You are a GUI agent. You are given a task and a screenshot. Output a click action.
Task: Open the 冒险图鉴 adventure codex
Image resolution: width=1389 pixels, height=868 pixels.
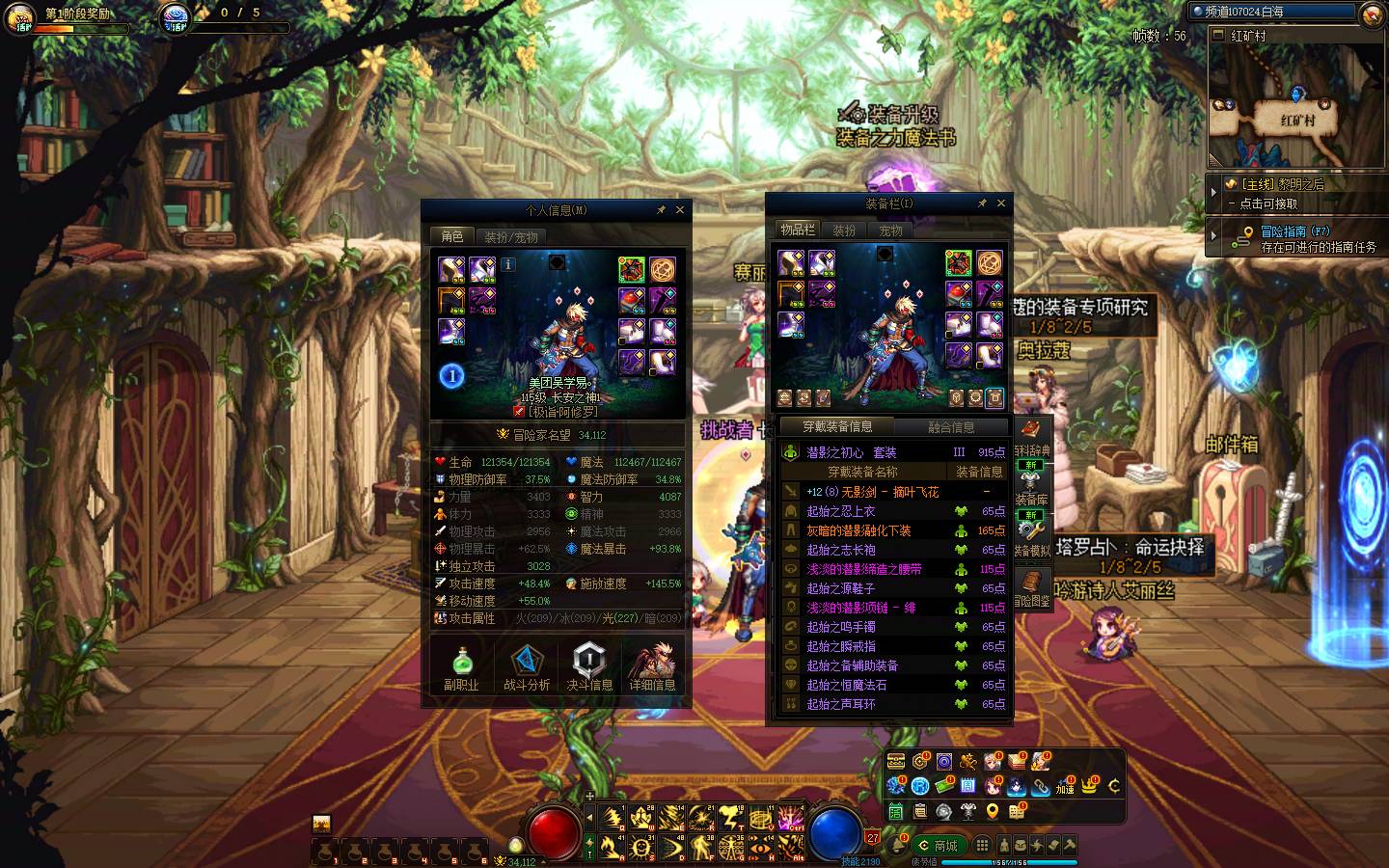click(x=1031, y=588)
